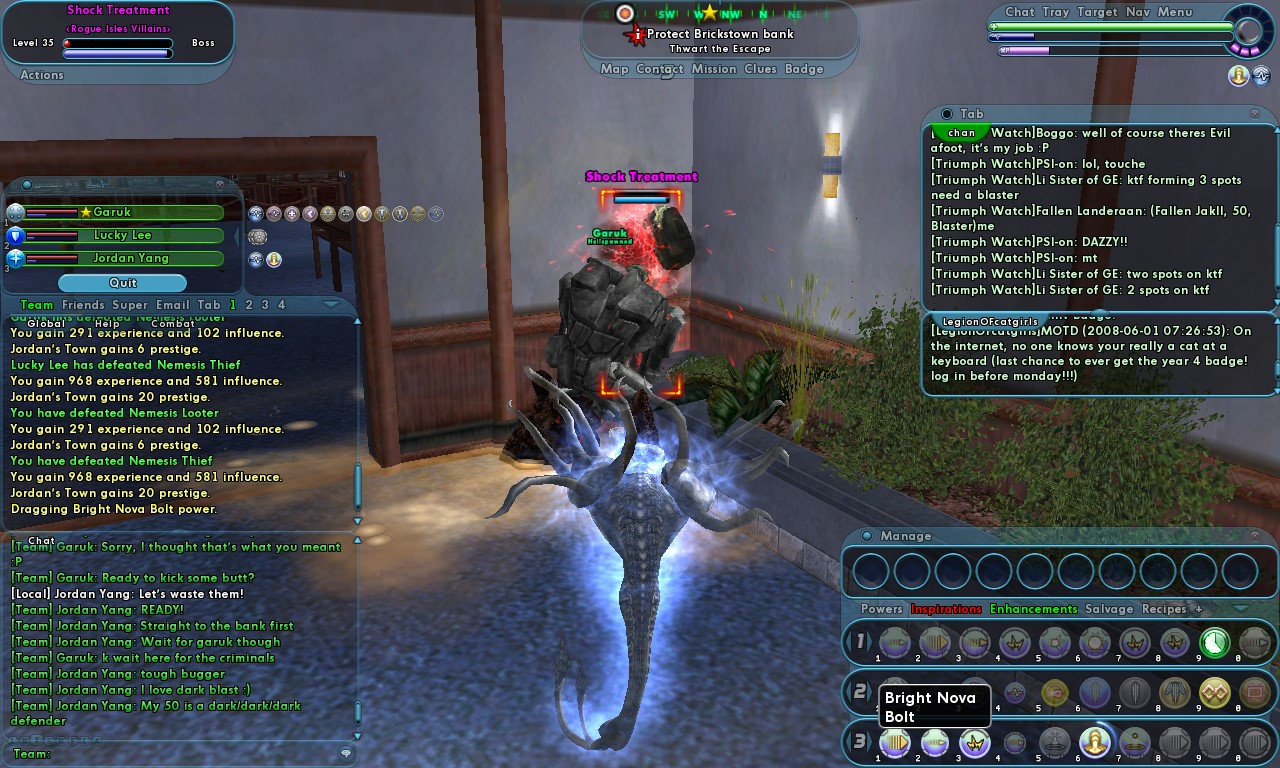Show the Mission details
Screen dimensions: 1280x768
(x=714, y=69)
